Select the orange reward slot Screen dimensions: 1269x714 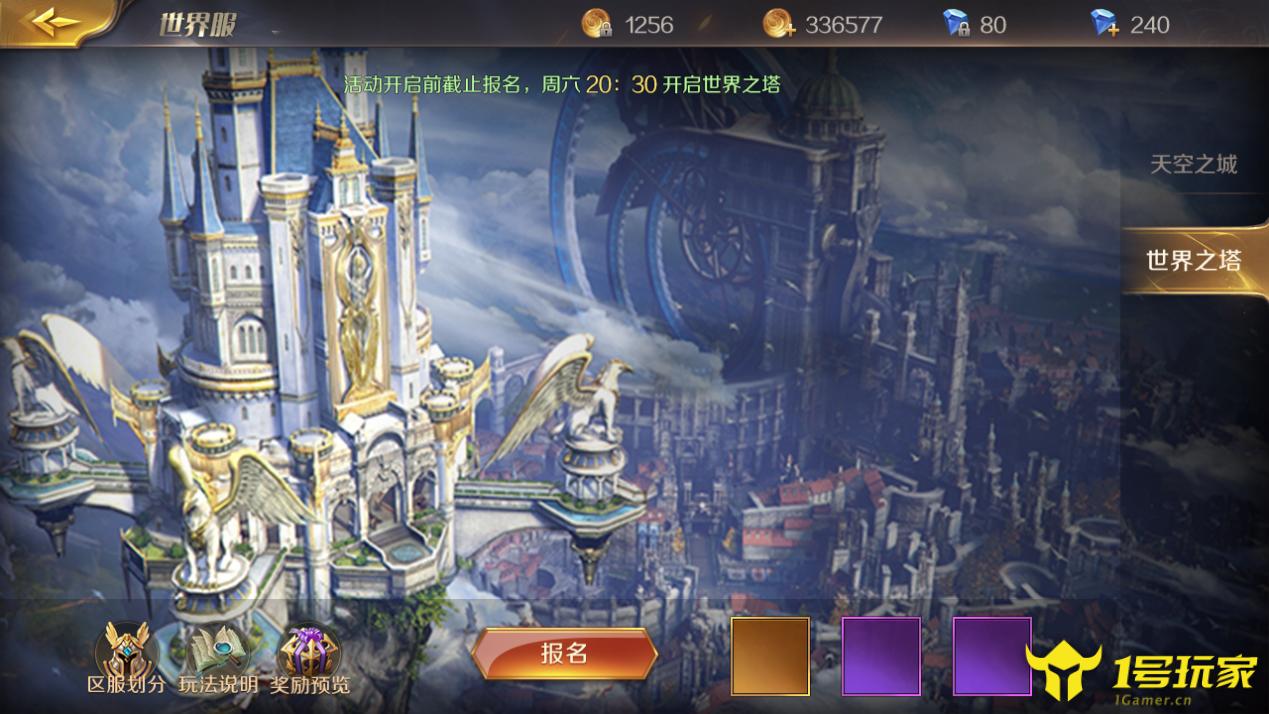tap(770, 656)
